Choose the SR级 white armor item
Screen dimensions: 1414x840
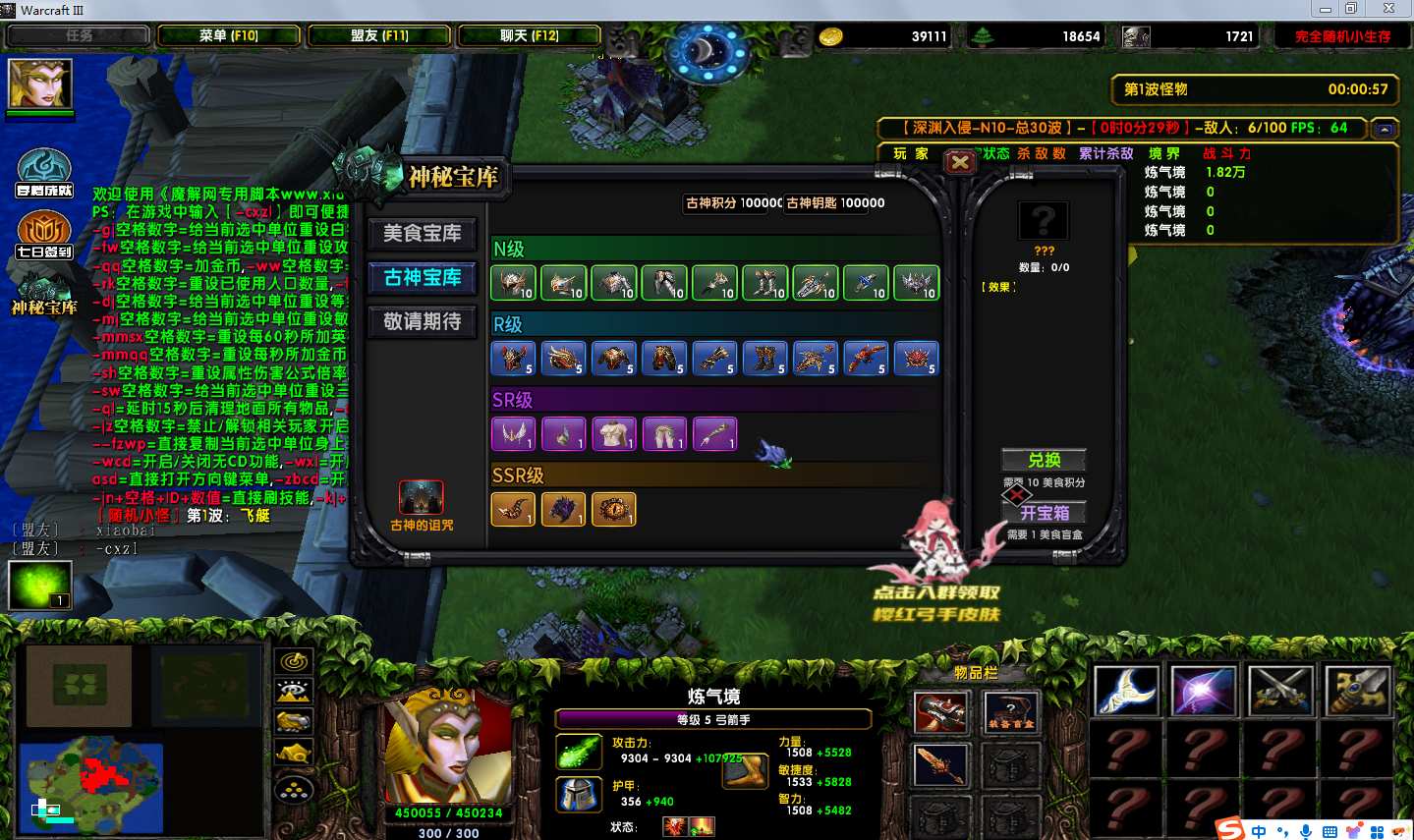[613, 433]
